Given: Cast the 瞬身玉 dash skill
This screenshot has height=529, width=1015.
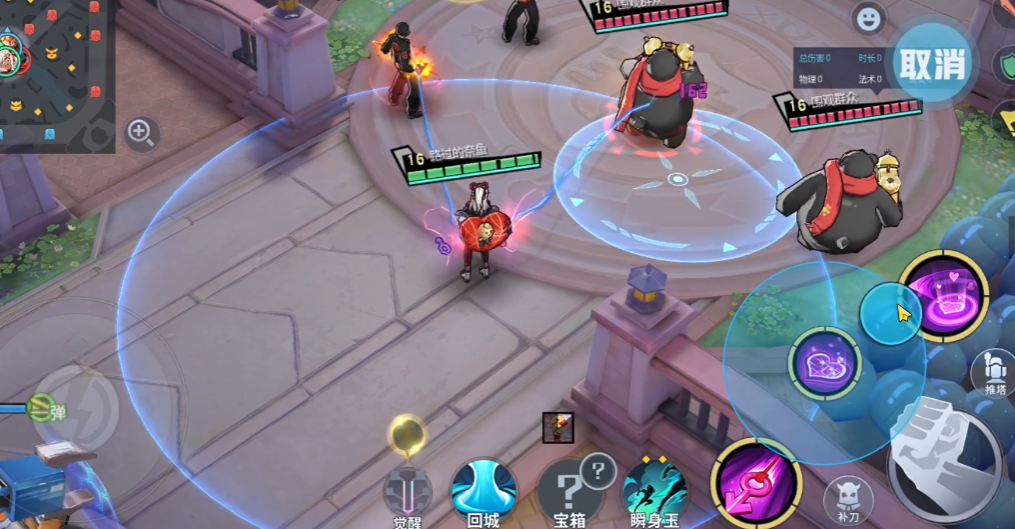Looking at the screenshot, I should click(x=655, y=489).
